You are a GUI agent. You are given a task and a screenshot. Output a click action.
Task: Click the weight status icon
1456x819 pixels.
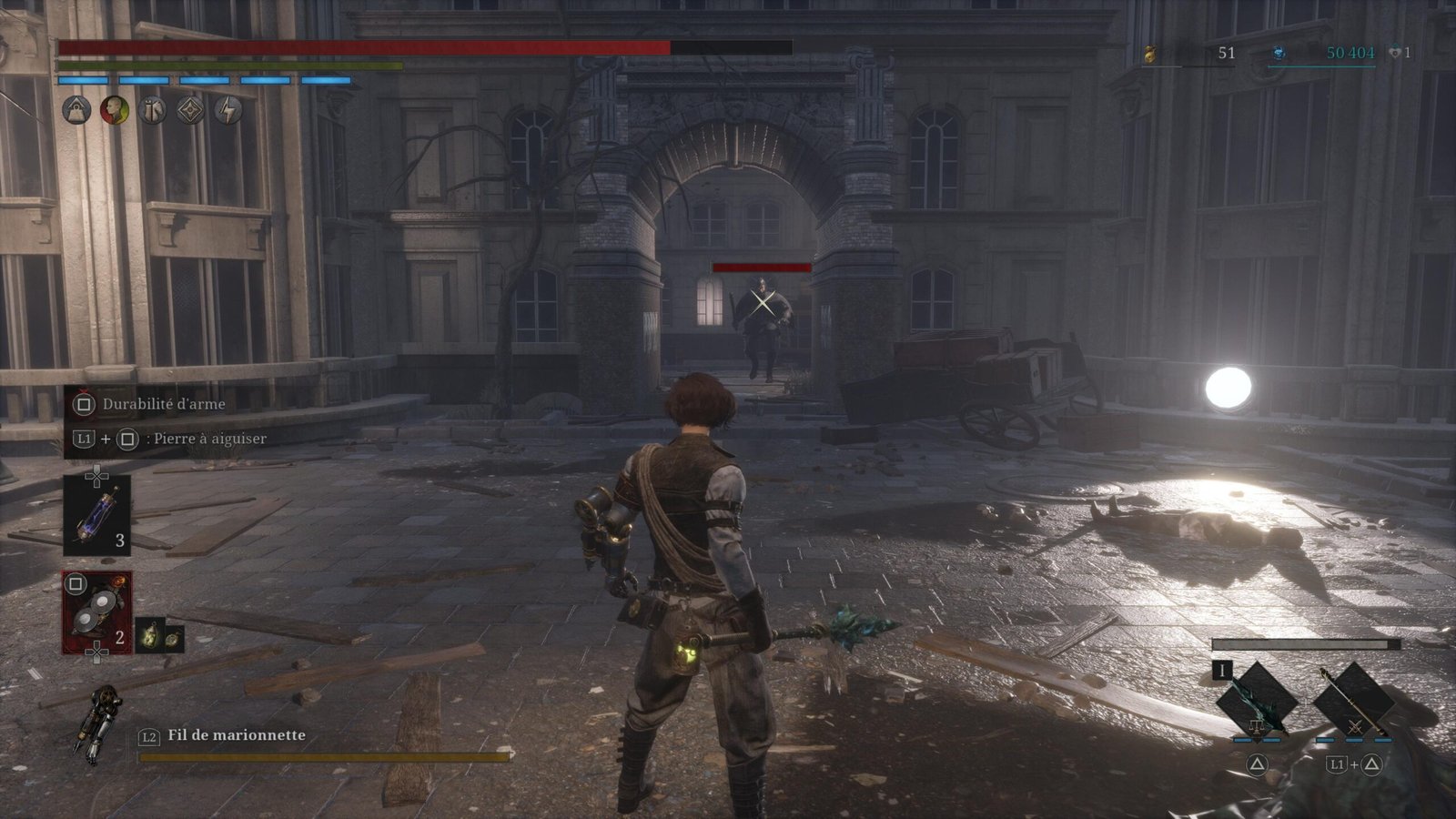pos(76,111)
